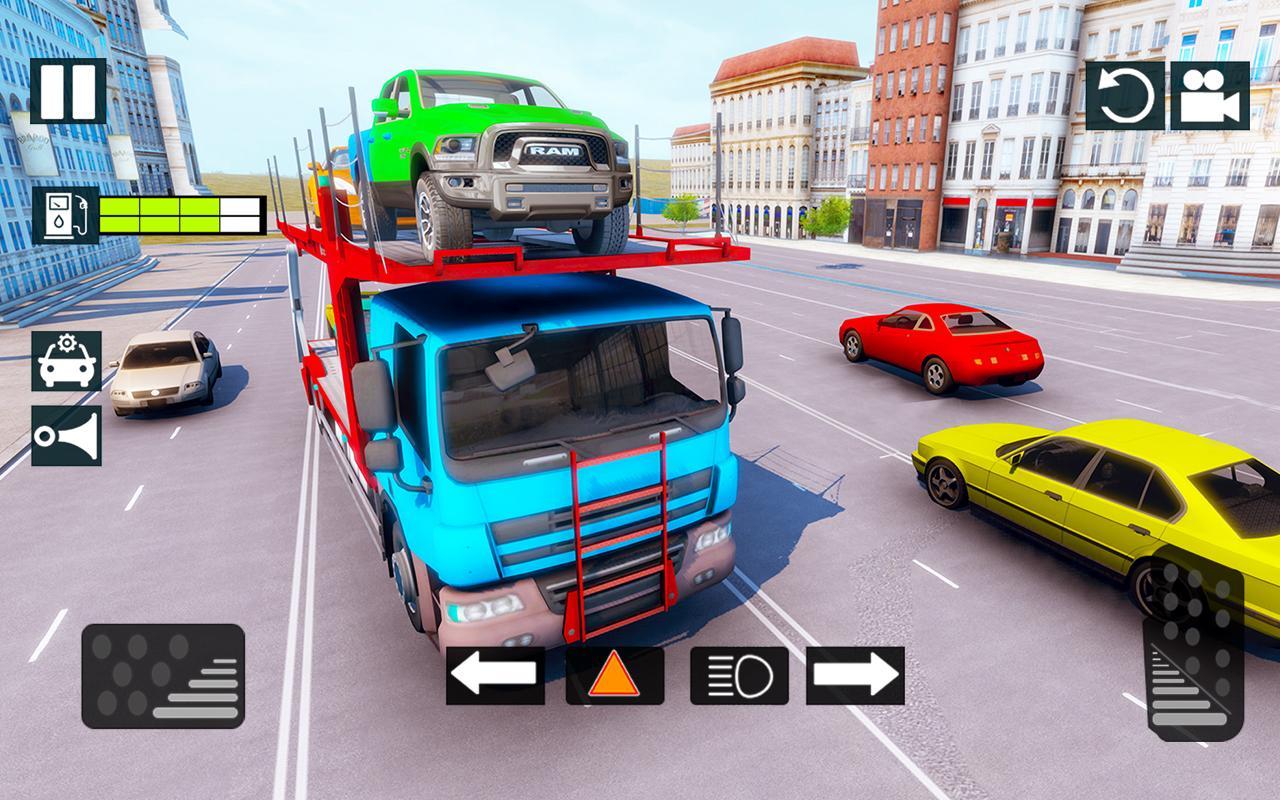Screen dimensions: 1280x800
Task: Tap the circular restart arrow
Action: click(x=1126, y=97)
